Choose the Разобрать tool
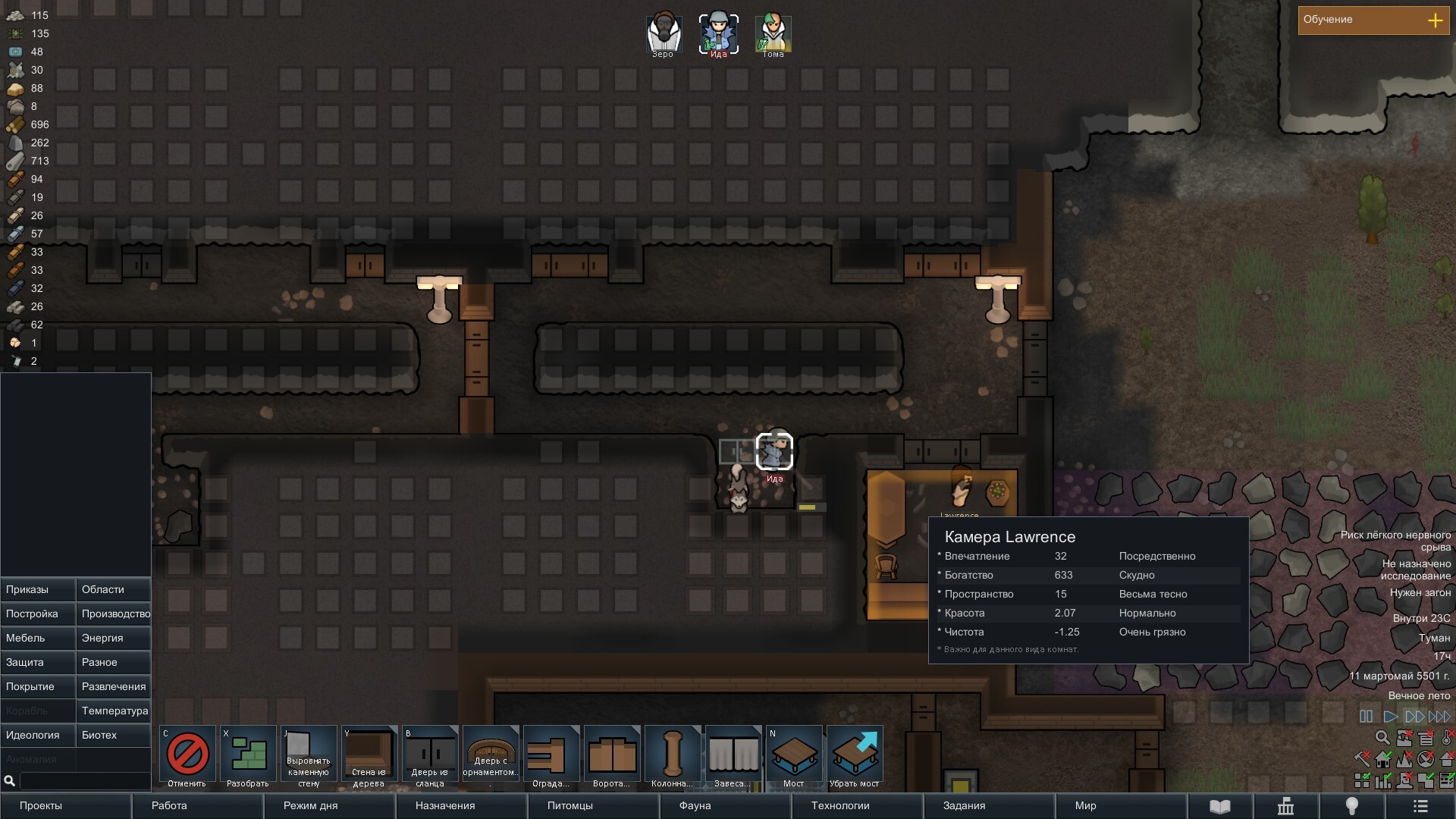 click(248, 756)
